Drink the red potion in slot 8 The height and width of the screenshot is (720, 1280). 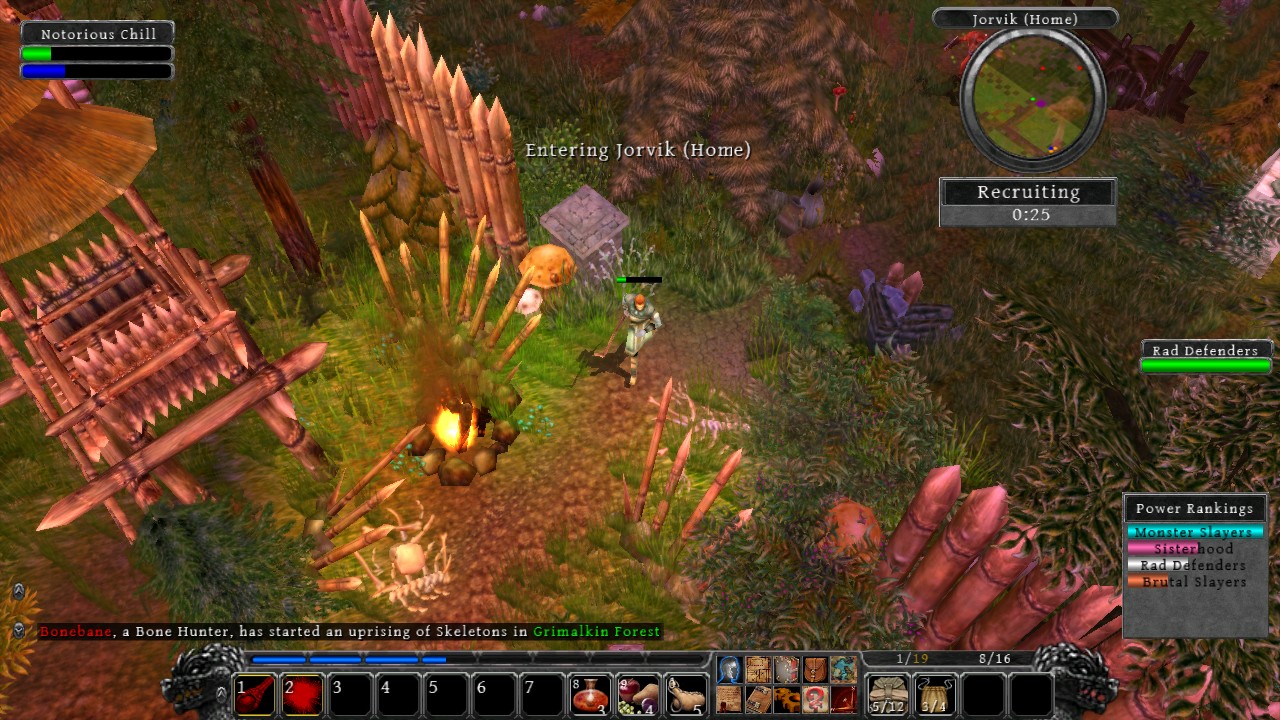[591, 695]
